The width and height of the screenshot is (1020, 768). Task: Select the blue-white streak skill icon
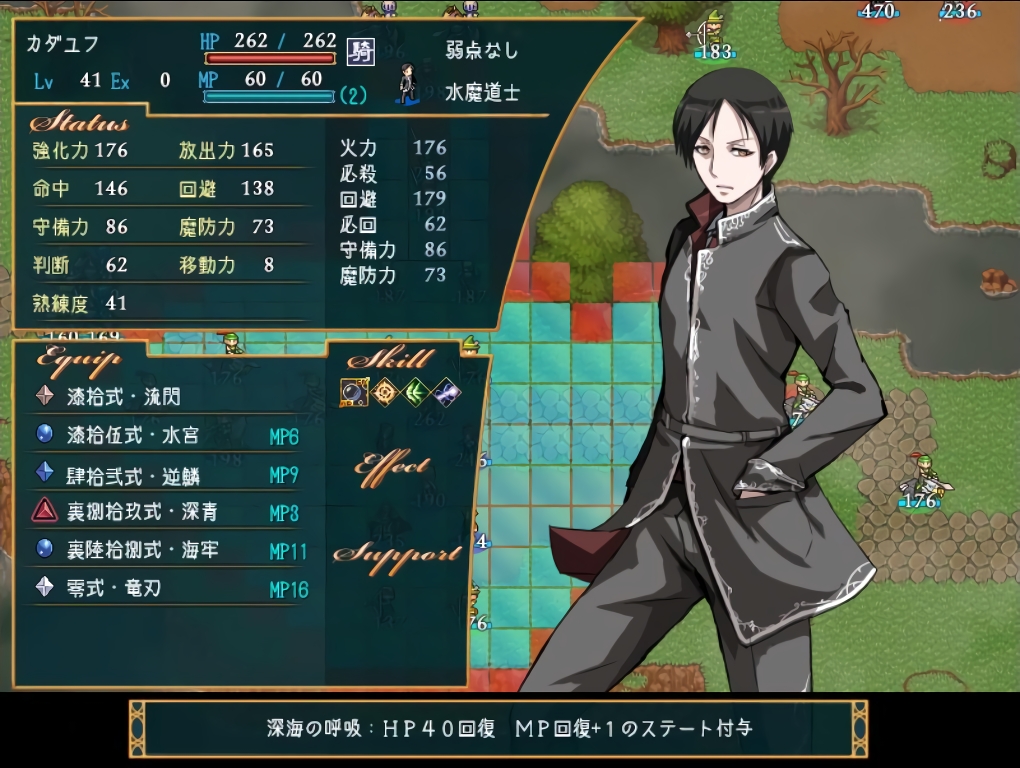[445, 393]
